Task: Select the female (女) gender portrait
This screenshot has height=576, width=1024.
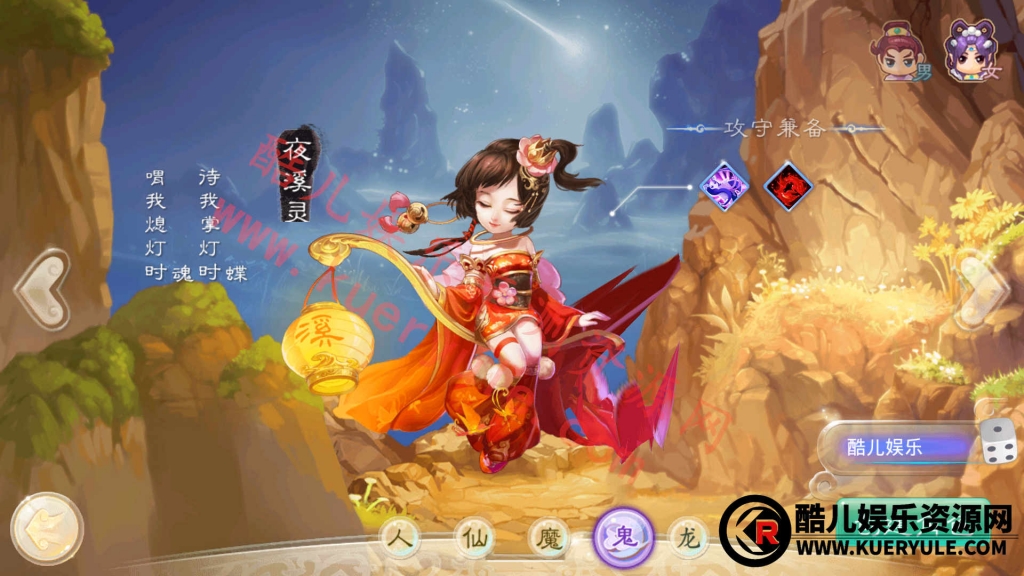Action: pyautogui.click(x=970, y=50)
